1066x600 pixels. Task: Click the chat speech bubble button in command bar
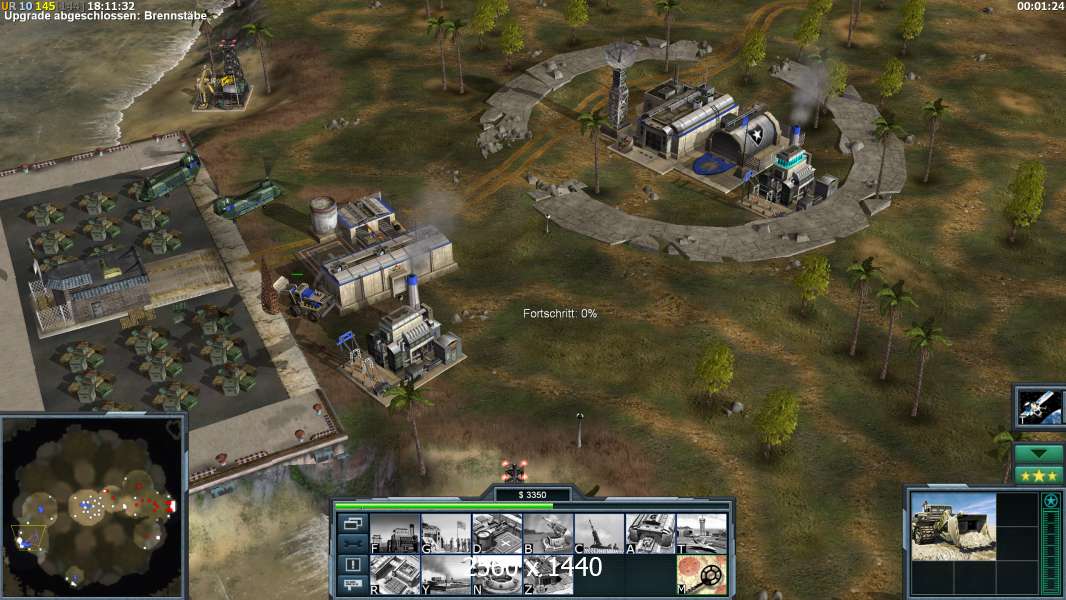(x=351, y=585)
